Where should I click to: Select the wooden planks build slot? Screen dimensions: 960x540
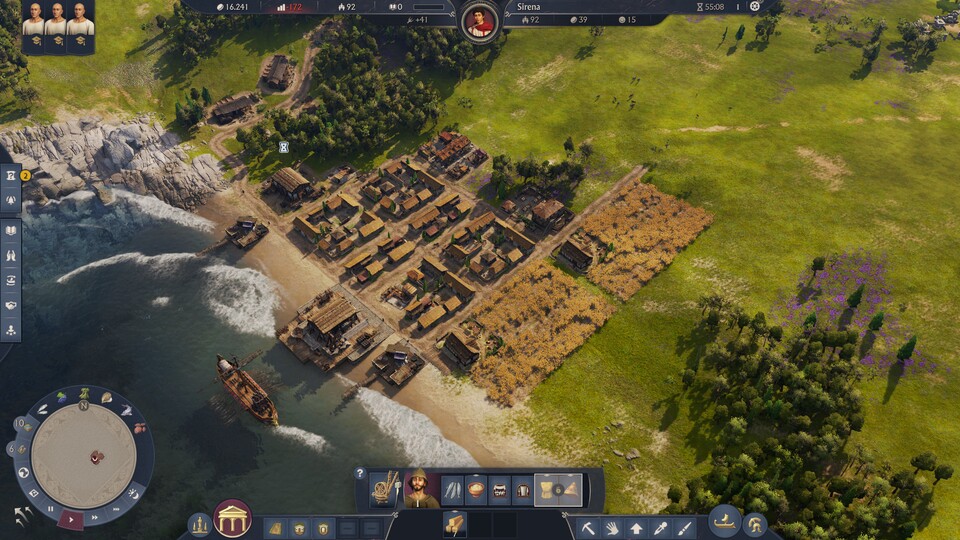(x=455, y=524)
